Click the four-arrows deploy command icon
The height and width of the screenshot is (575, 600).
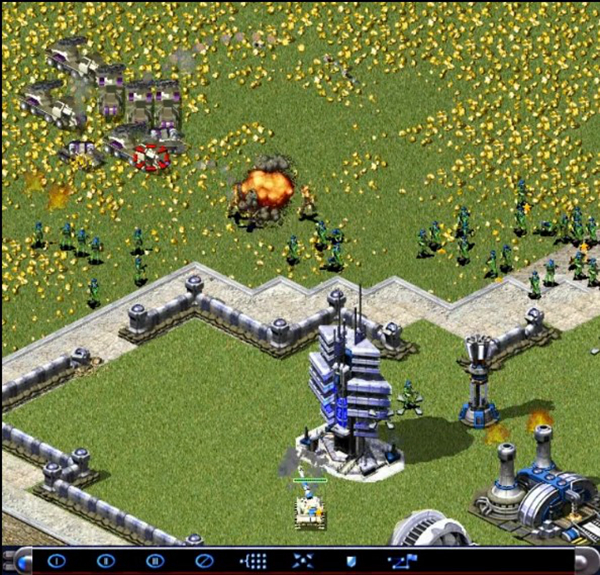pyautogui.click(x=303, y=561)
